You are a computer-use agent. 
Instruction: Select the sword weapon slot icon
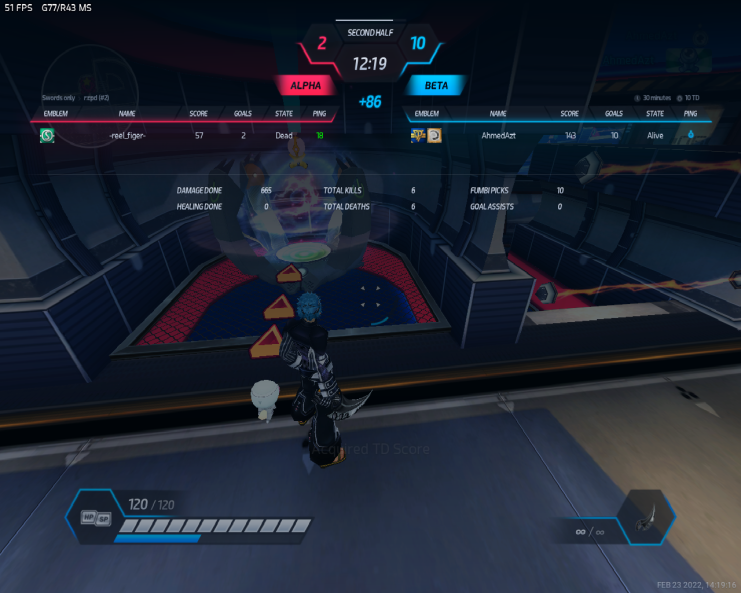(x=650, y=518)
